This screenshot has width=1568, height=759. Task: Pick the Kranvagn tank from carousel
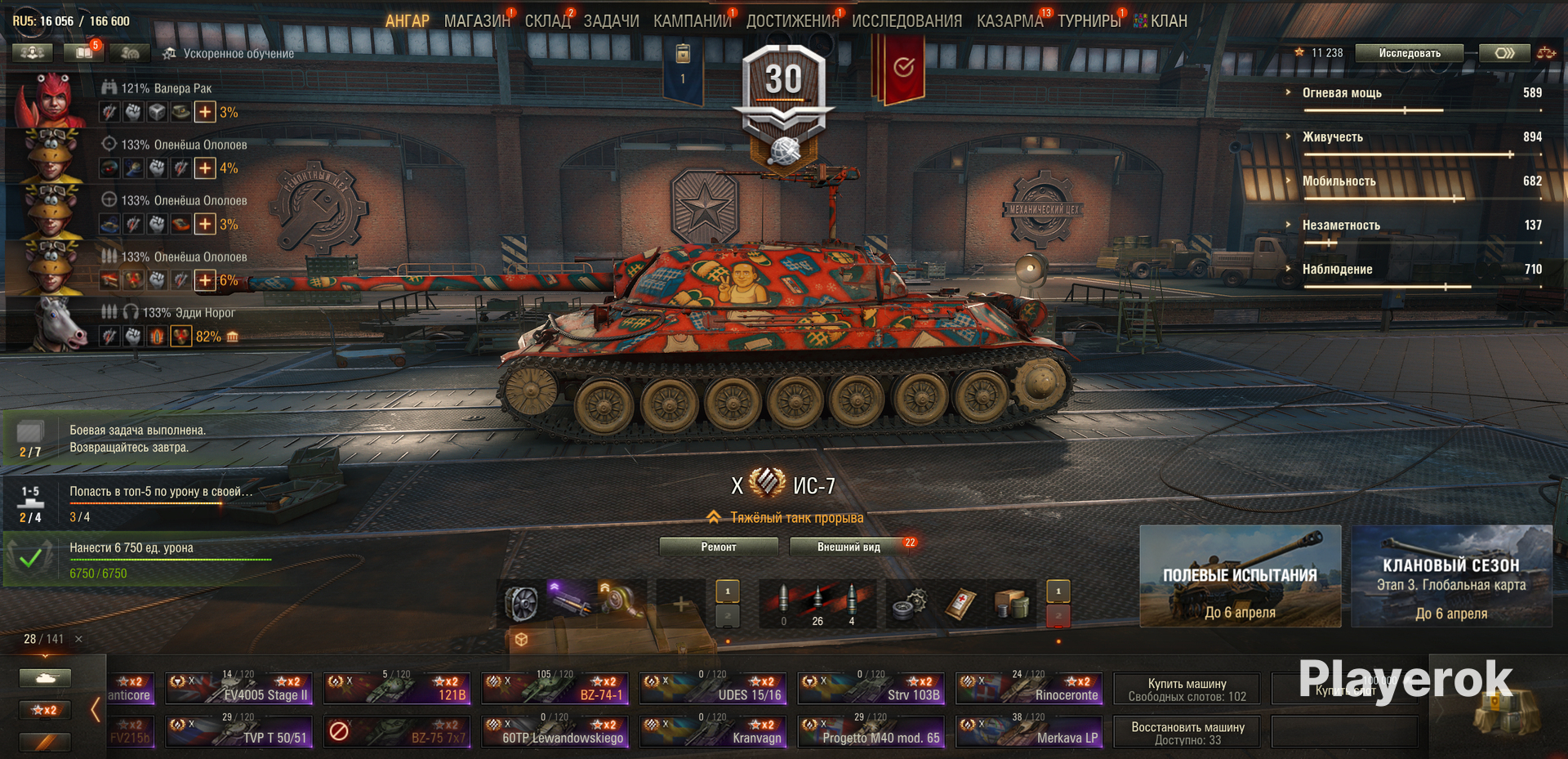coord(713,731)
